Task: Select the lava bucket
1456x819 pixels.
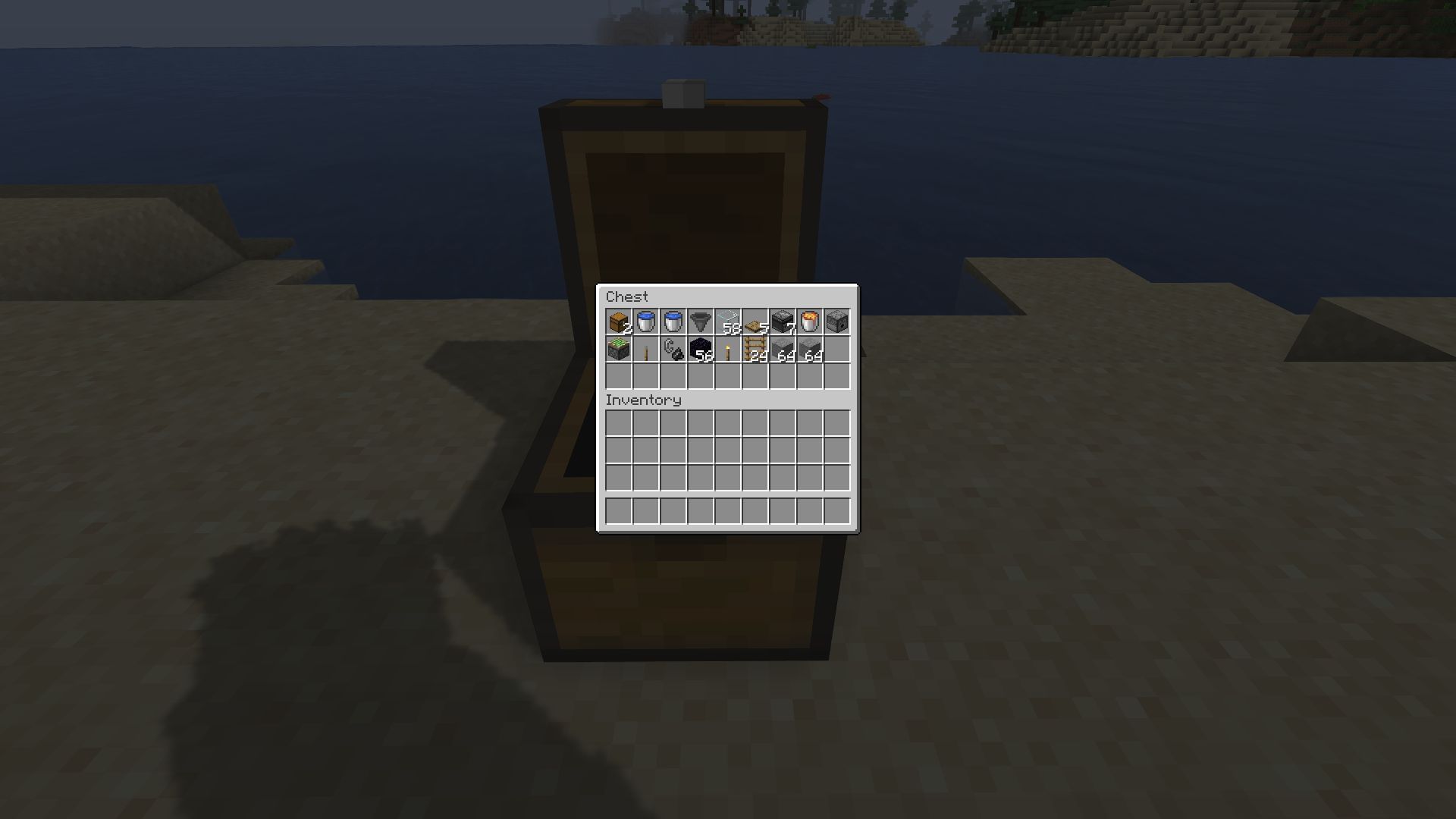Action: pos(810,322)
